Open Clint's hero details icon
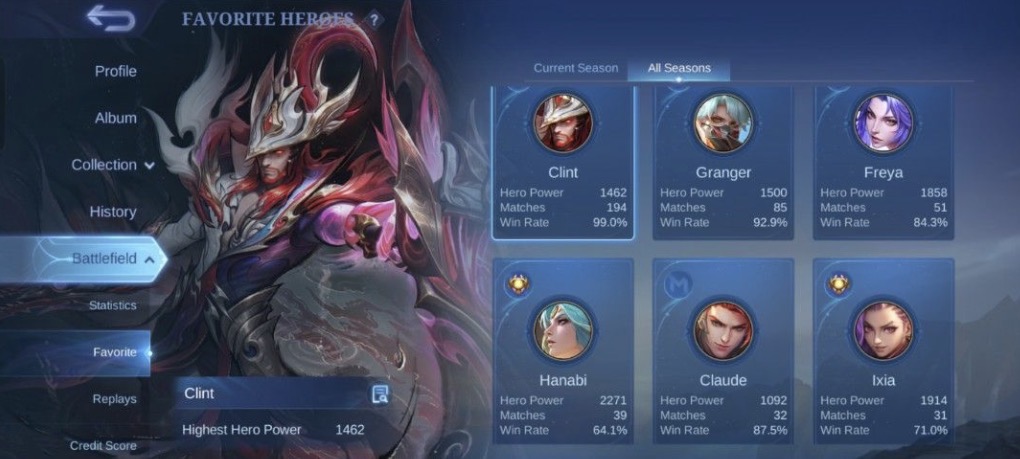 click(380, 394)
